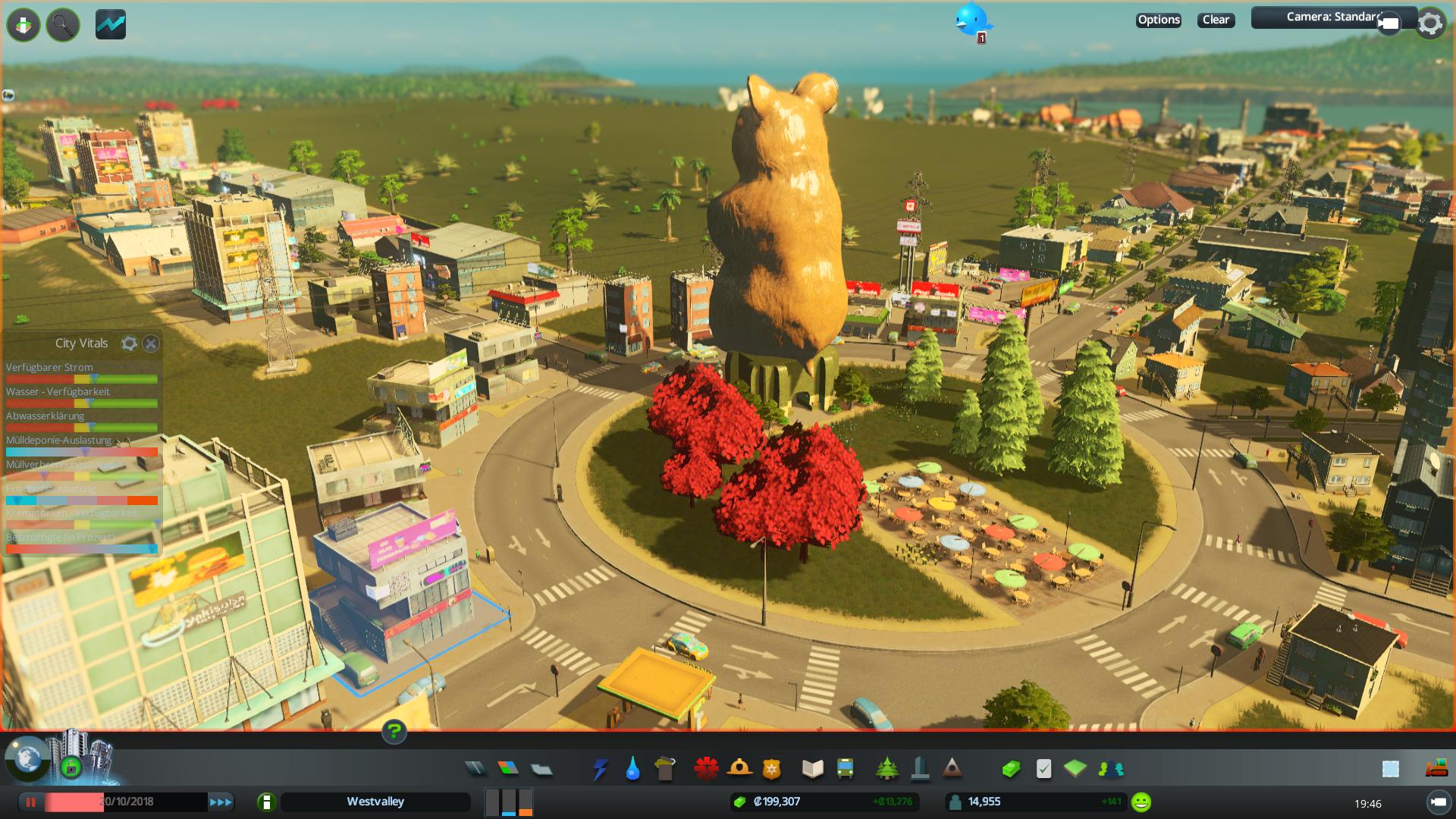The width and height of the screenshot is (1456, 819).
Task: Clear the Chirper messages
Action: click(x=1216, y=20)
